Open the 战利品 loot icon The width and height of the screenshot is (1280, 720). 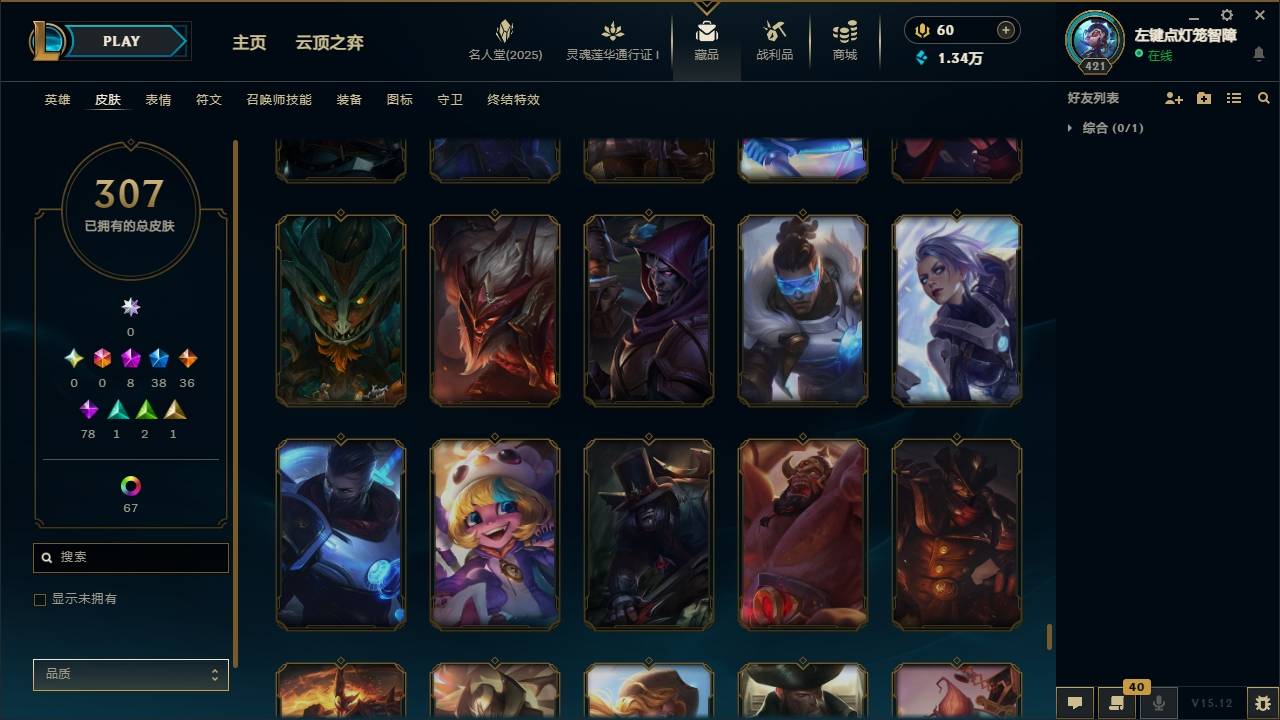click(x=775, y=40)
